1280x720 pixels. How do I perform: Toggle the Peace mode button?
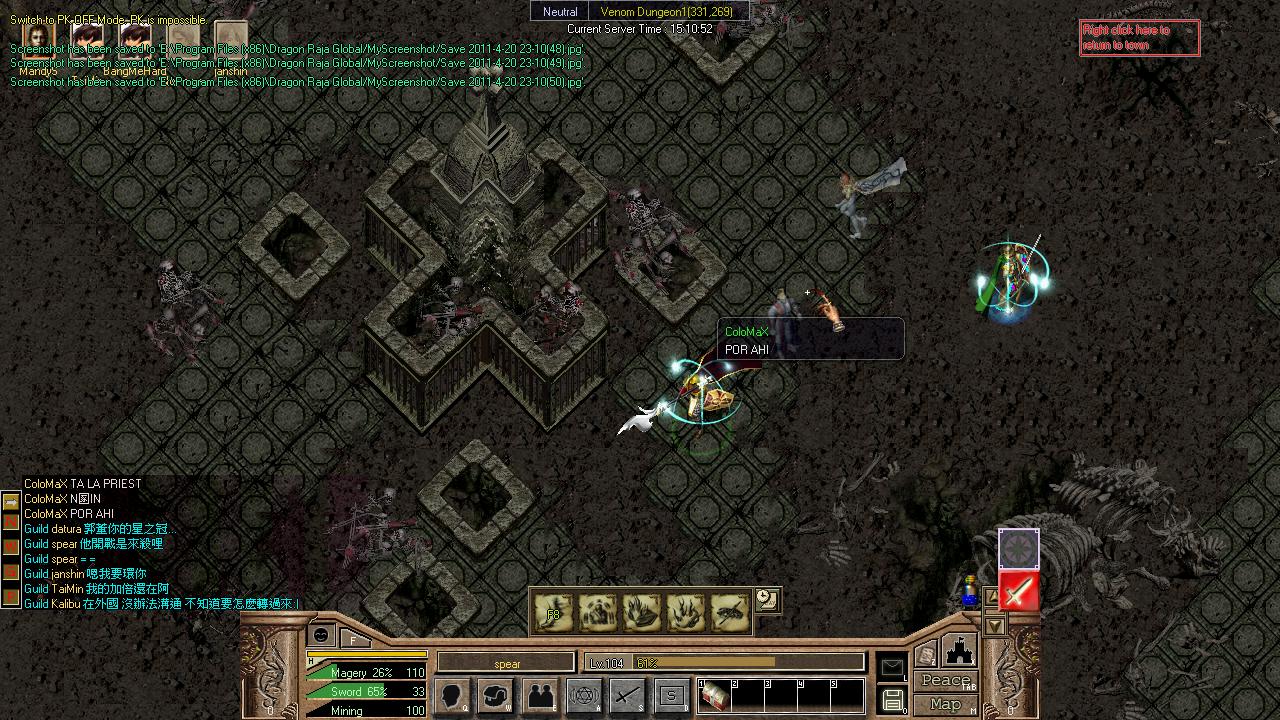click(x=946, y=680)
